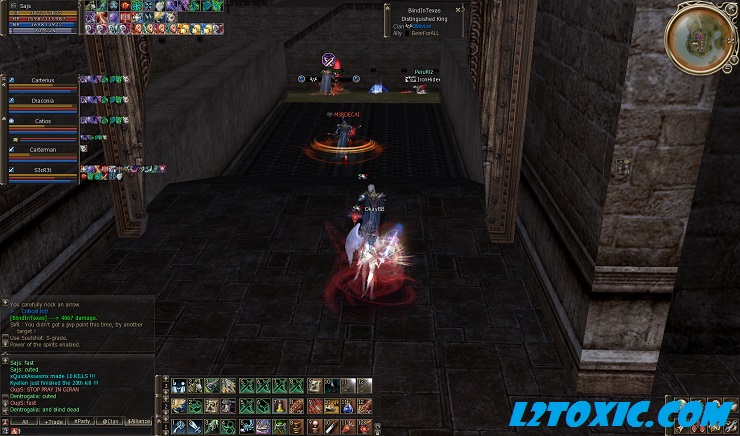Show the @Clan chat tab

[111, 422]
